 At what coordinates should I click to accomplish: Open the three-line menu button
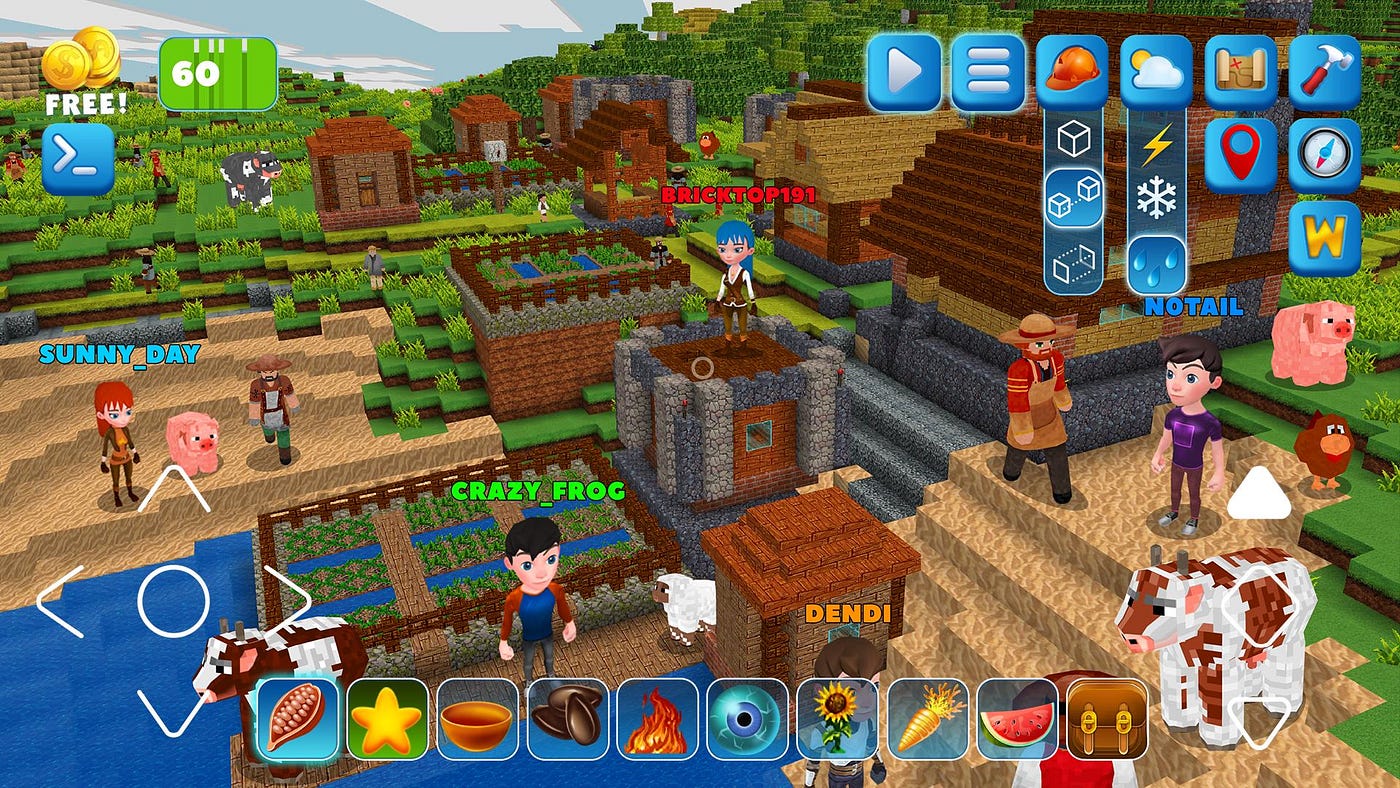(988, 72)
